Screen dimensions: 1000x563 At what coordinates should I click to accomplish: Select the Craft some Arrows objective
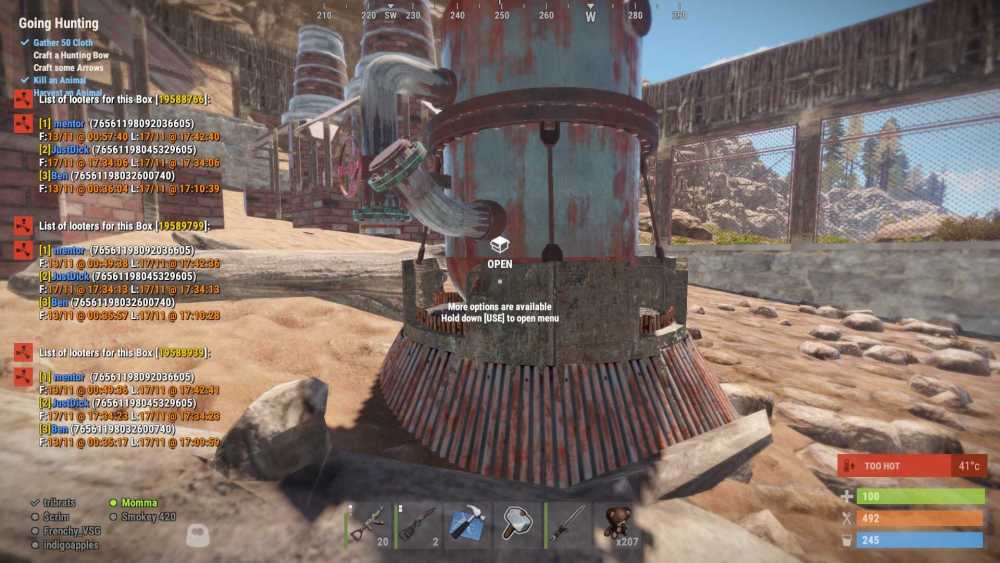click(x=68, y=67)
